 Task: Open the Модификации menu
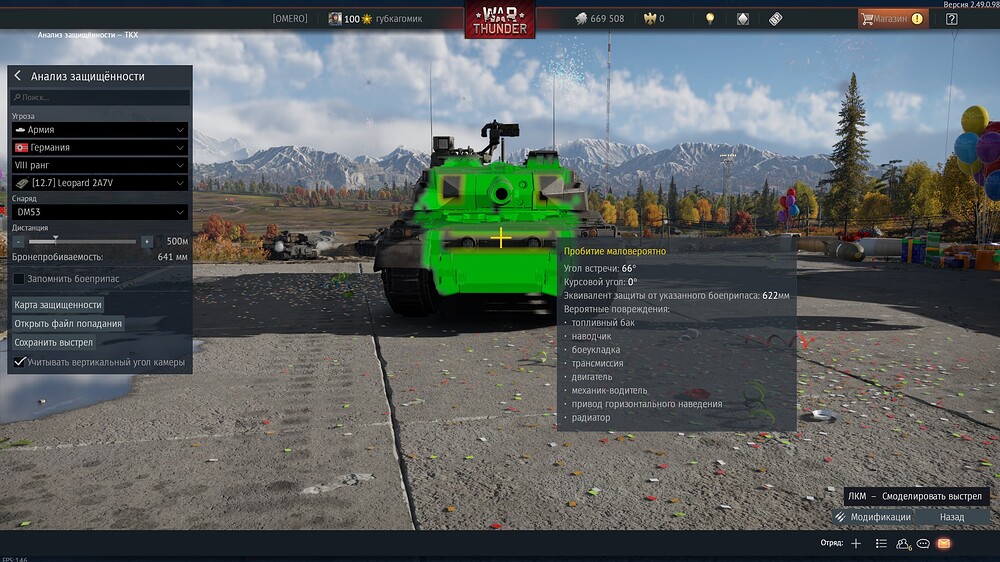click(873, 517)
